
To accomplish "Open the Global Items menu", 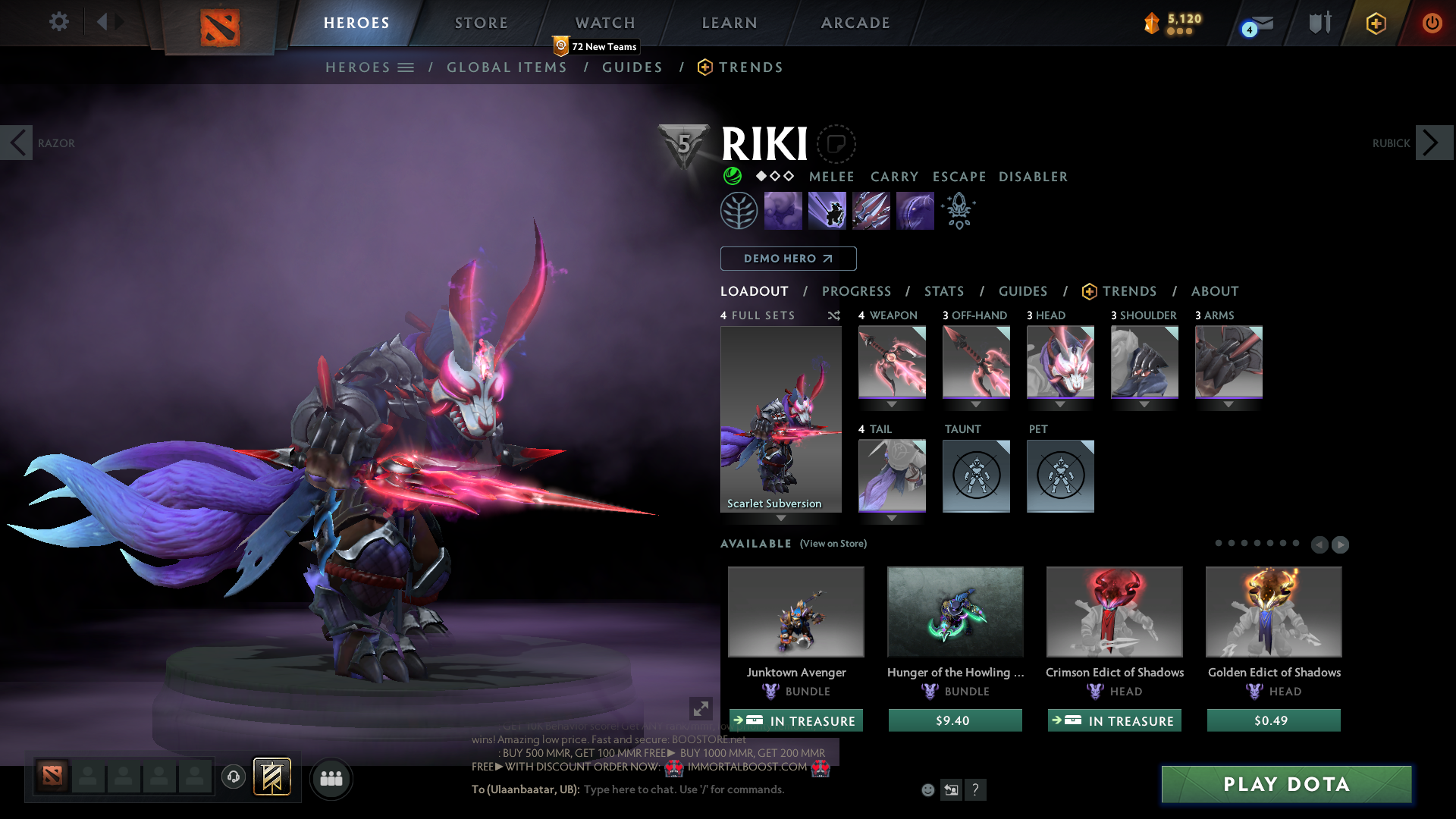I will click(507, 67).
